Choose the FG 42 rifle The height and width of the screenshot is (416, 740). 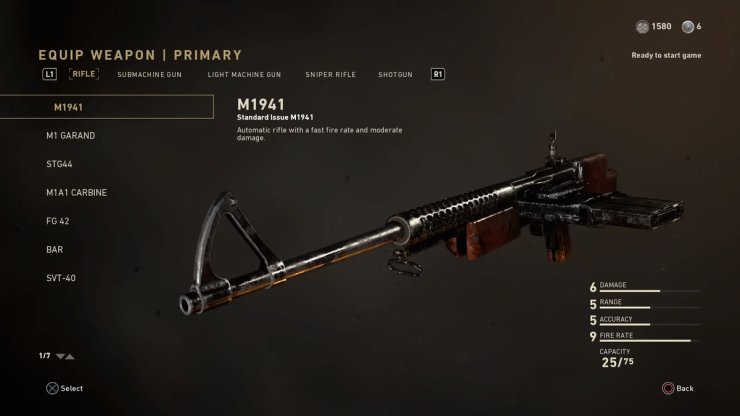click(x=58, y=221)
